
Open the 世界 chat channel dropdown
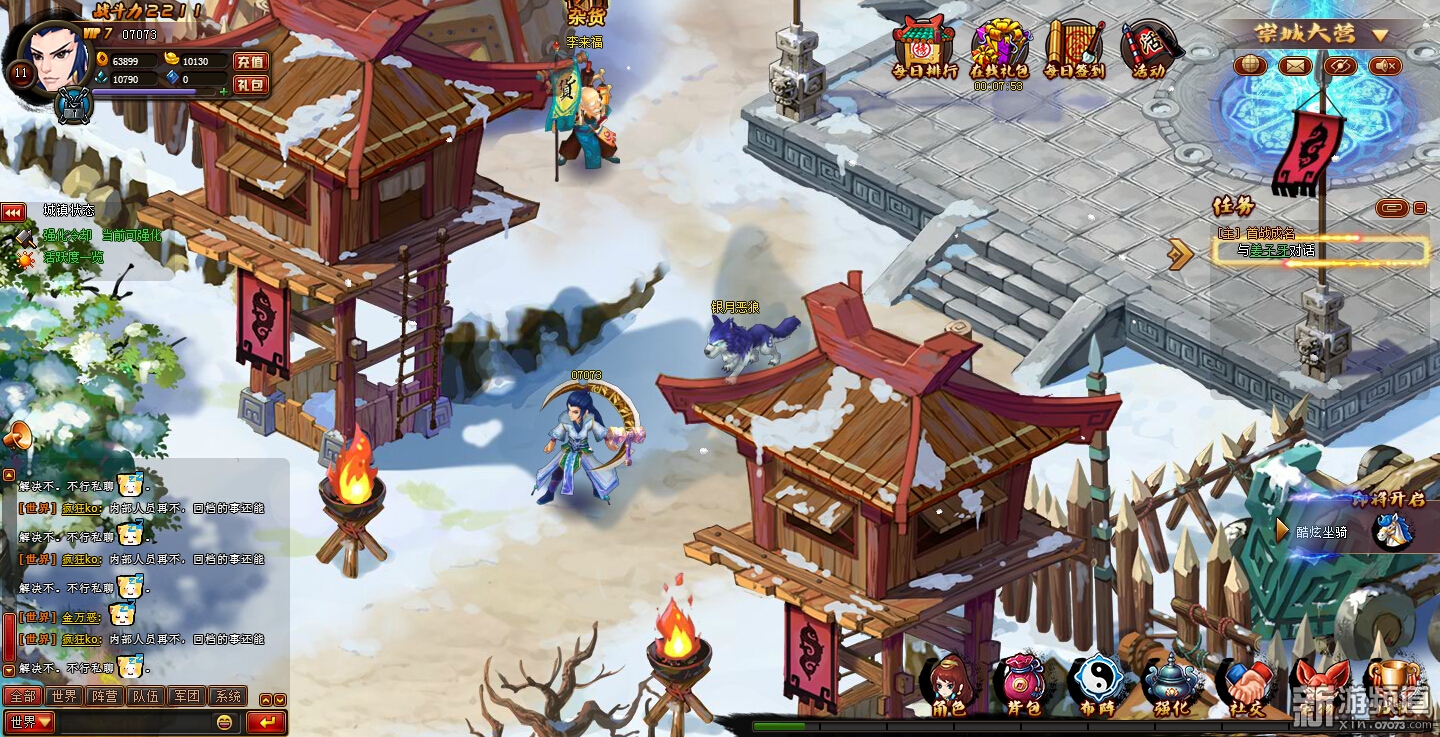tap(30, 721)
